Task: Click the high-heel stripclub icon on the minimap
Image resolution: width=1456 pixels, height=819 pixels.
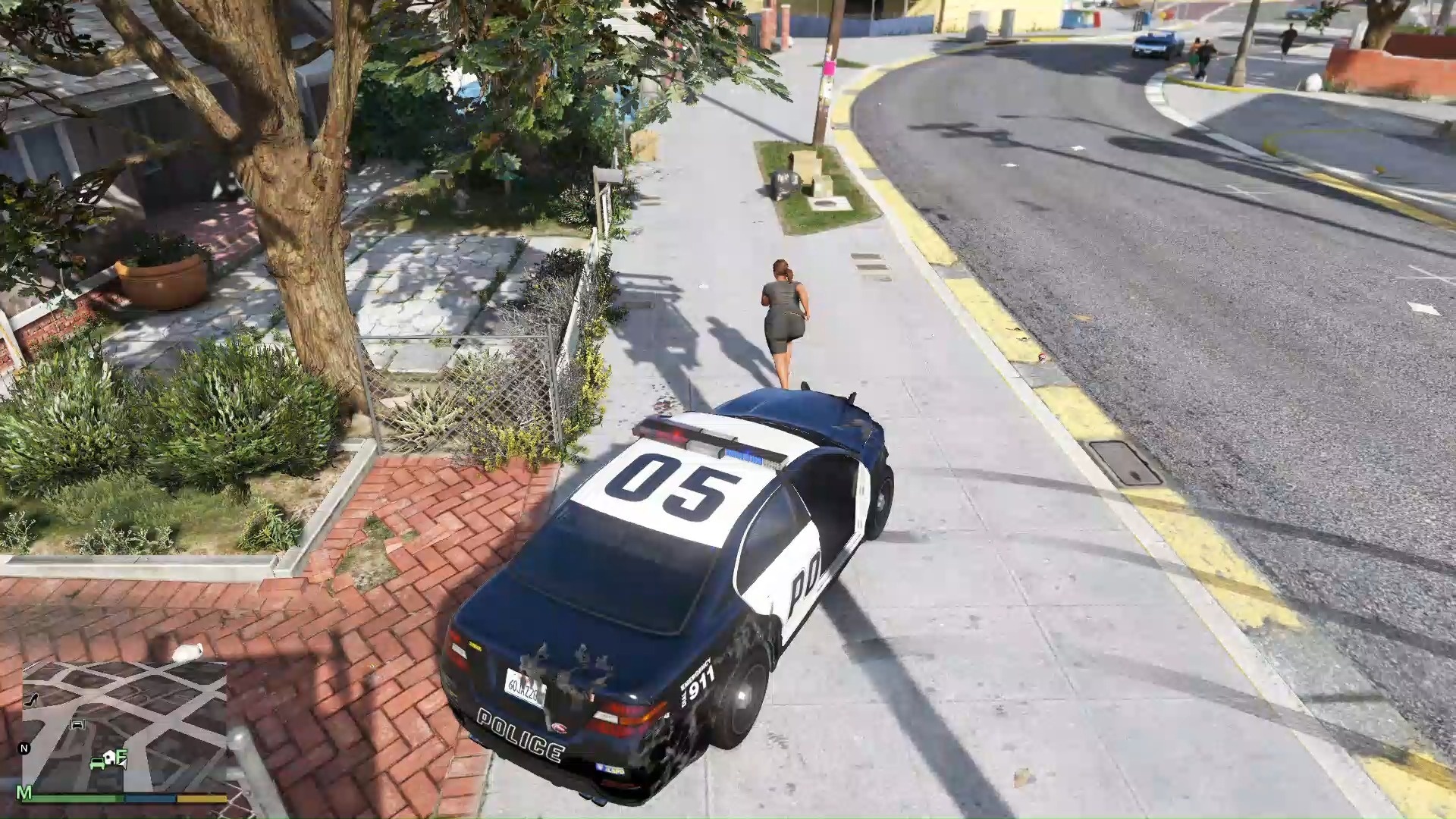Action: click(31, 700)
